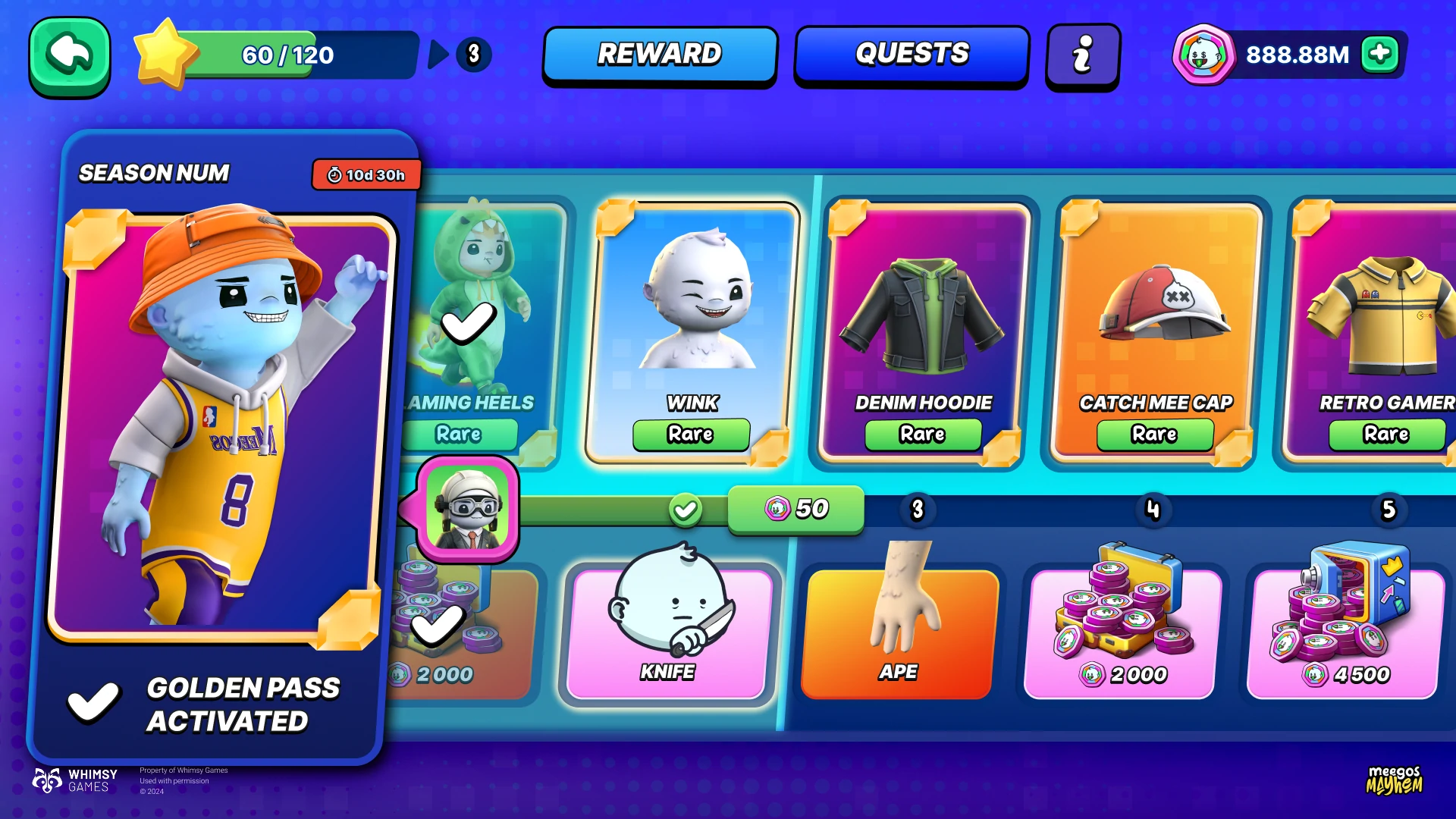Select the Knife emote reward

coord(669,629)
